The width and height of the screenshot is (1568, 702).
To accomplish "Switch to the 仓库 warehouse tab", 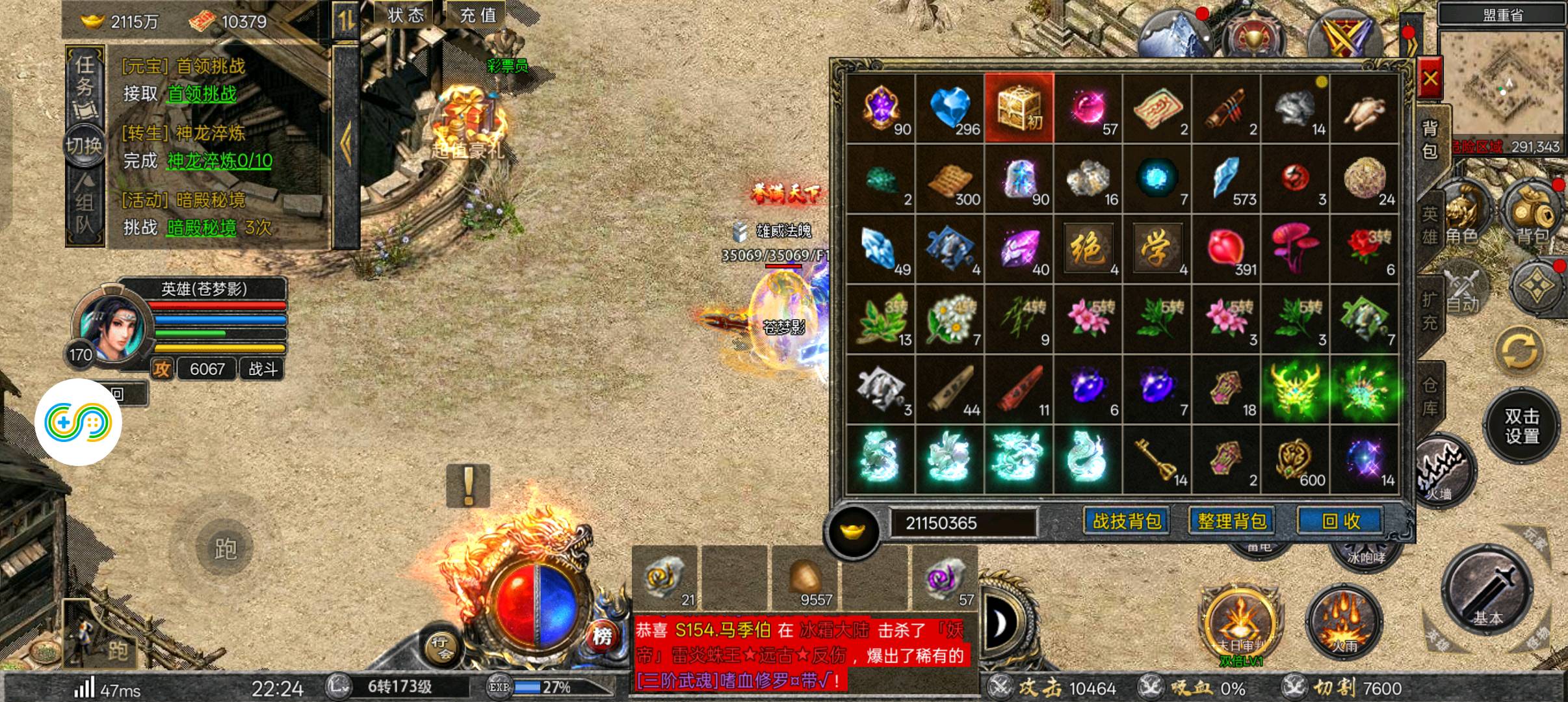I will 1429,396.
